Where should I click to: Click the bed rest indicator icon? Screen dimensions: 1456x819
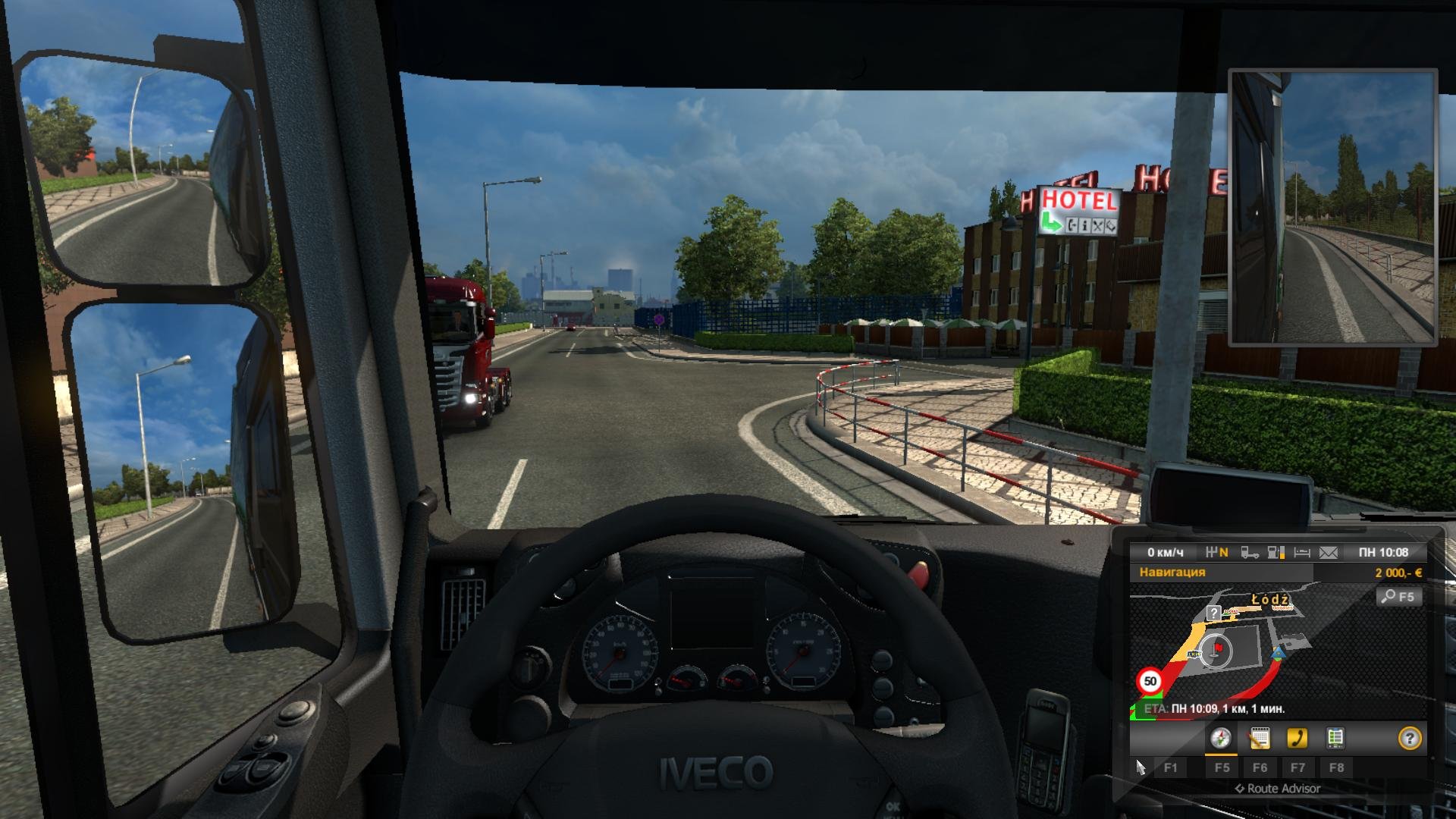point(1302,553)
